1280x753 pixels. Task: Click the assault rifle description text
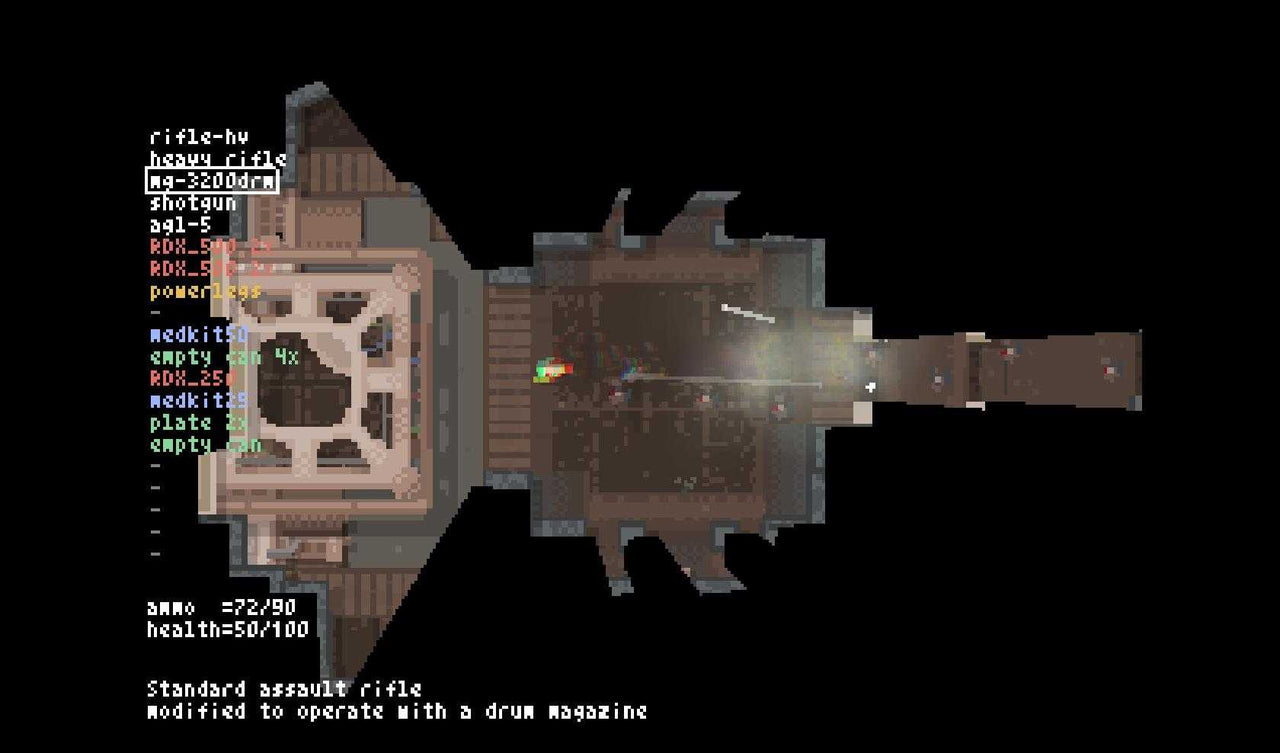285,690
